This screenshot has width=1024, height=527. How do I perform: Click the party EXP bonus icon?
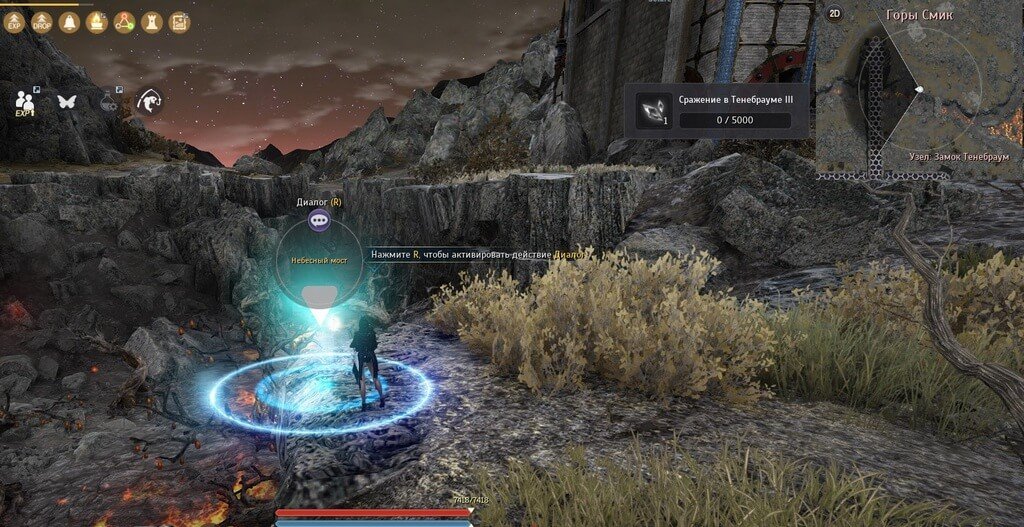[25, 102]
